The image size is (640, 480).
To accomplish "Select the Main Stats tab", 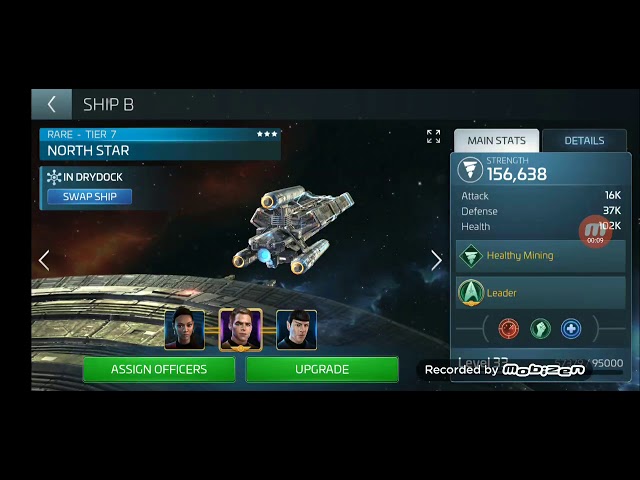I will tap(496, 141).
